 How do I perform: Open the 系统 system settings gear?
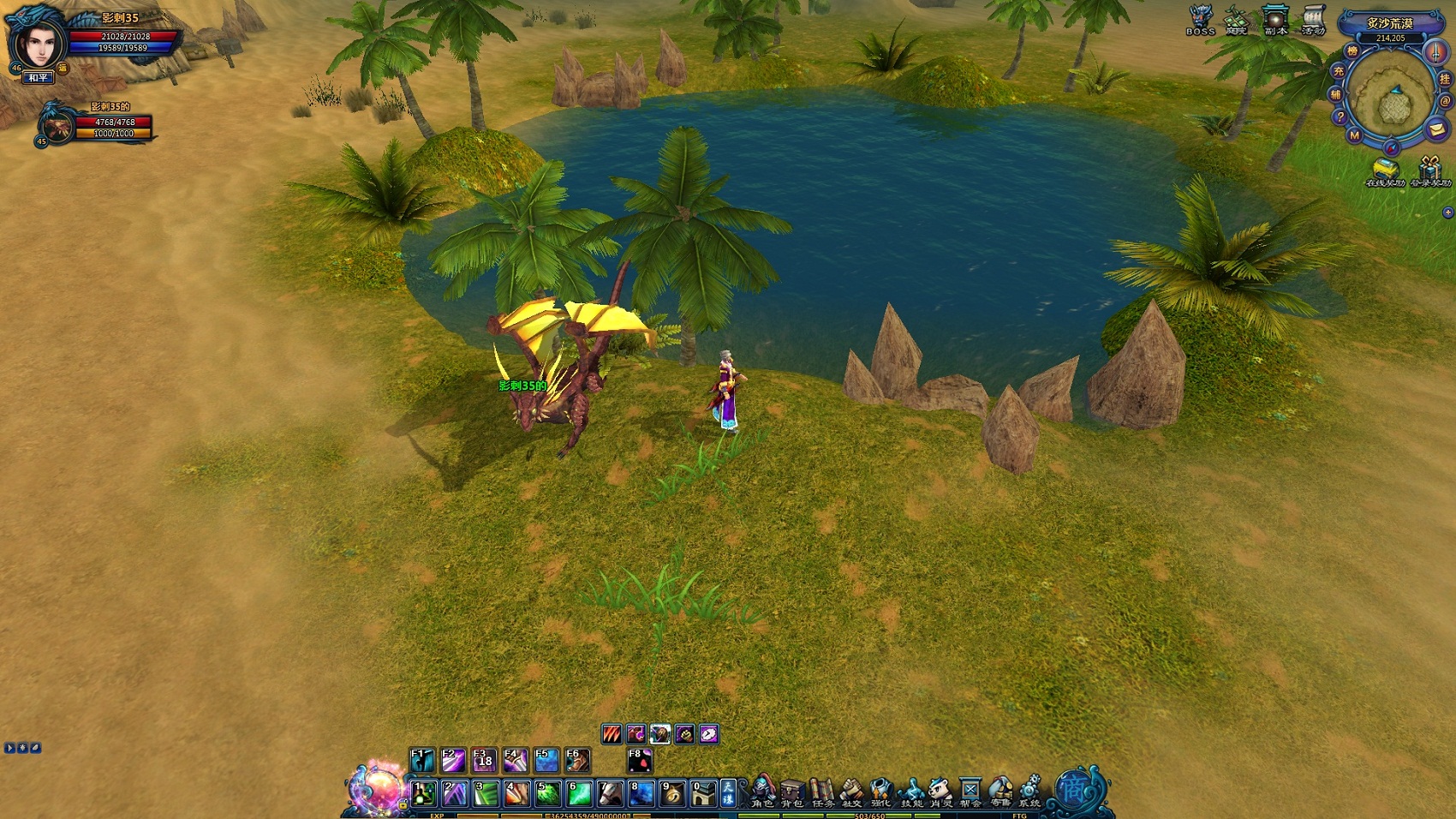1029,792
